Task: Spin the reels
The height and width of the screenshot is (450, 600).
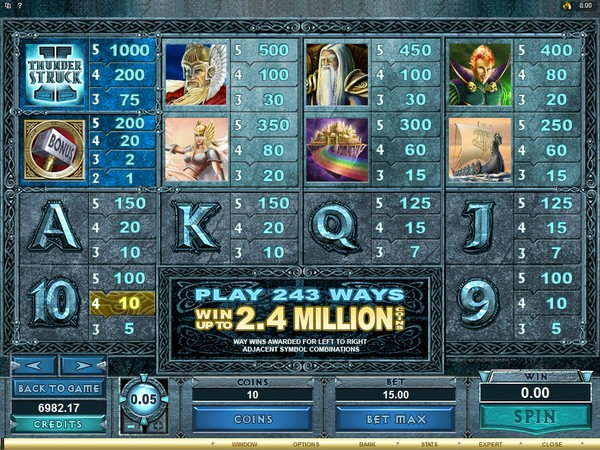Action: (x=533, y=415)
